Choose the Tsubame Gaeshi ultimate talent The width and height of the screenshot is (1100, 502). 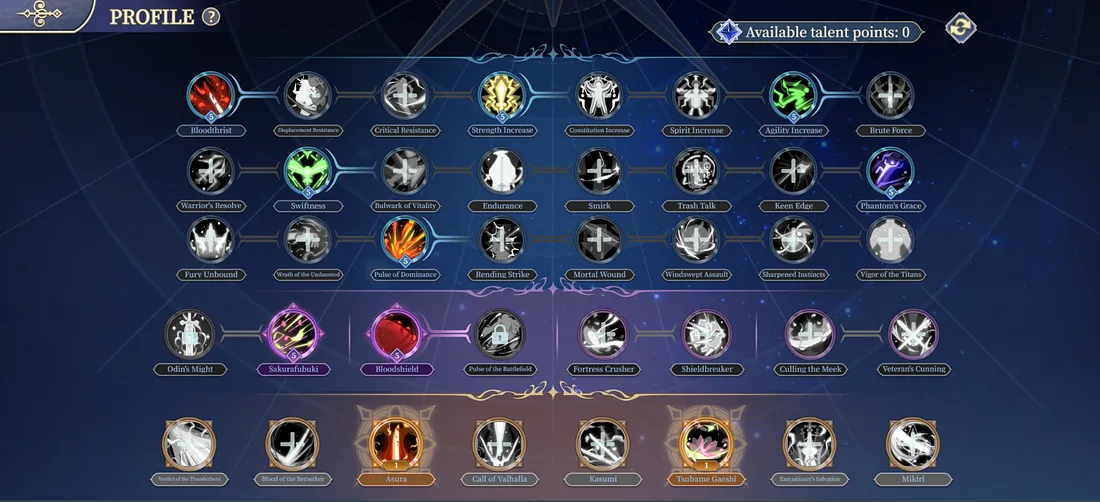pyautogui.click(x=707, y=443)
